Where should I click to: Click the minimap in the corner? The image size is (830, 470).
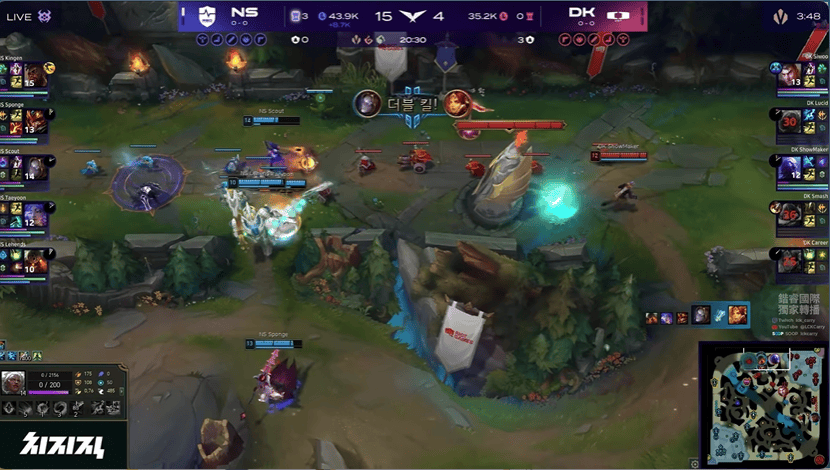coord(761,403)
